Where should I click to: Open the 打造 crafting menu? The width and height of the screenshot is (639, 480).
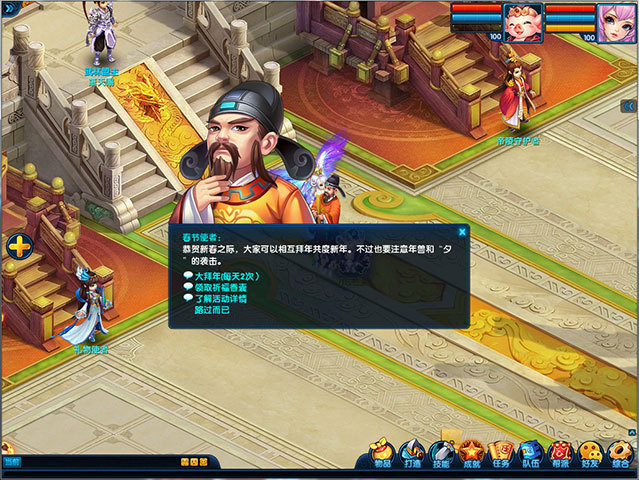[x=412, y=454]
